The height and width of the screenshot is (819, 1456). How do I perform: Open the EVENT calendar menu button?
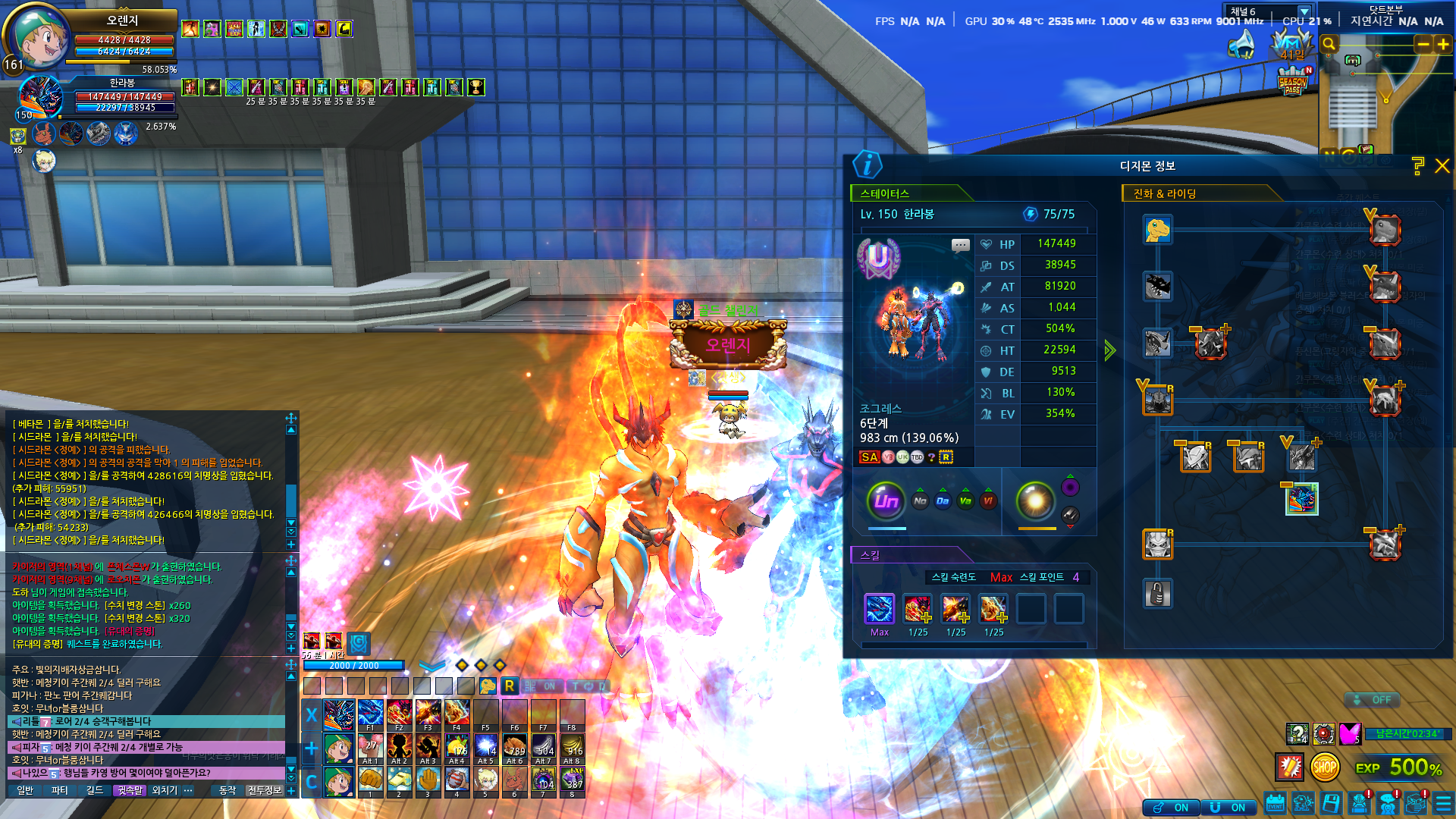[1276, 804]
